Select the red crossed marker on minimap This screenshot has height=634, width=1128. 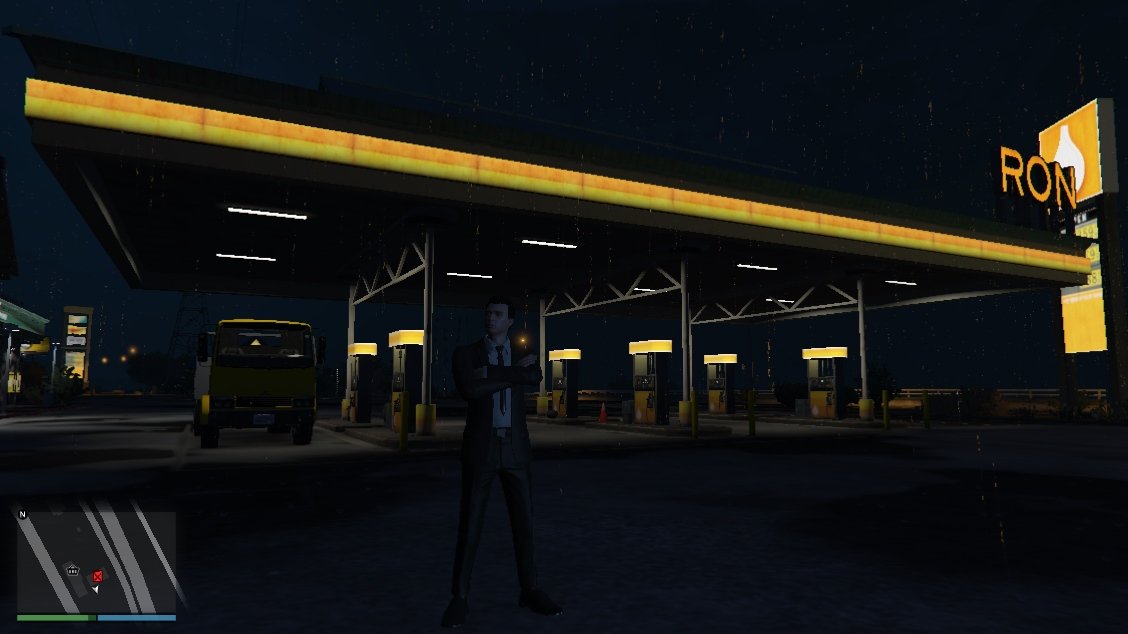97,576
